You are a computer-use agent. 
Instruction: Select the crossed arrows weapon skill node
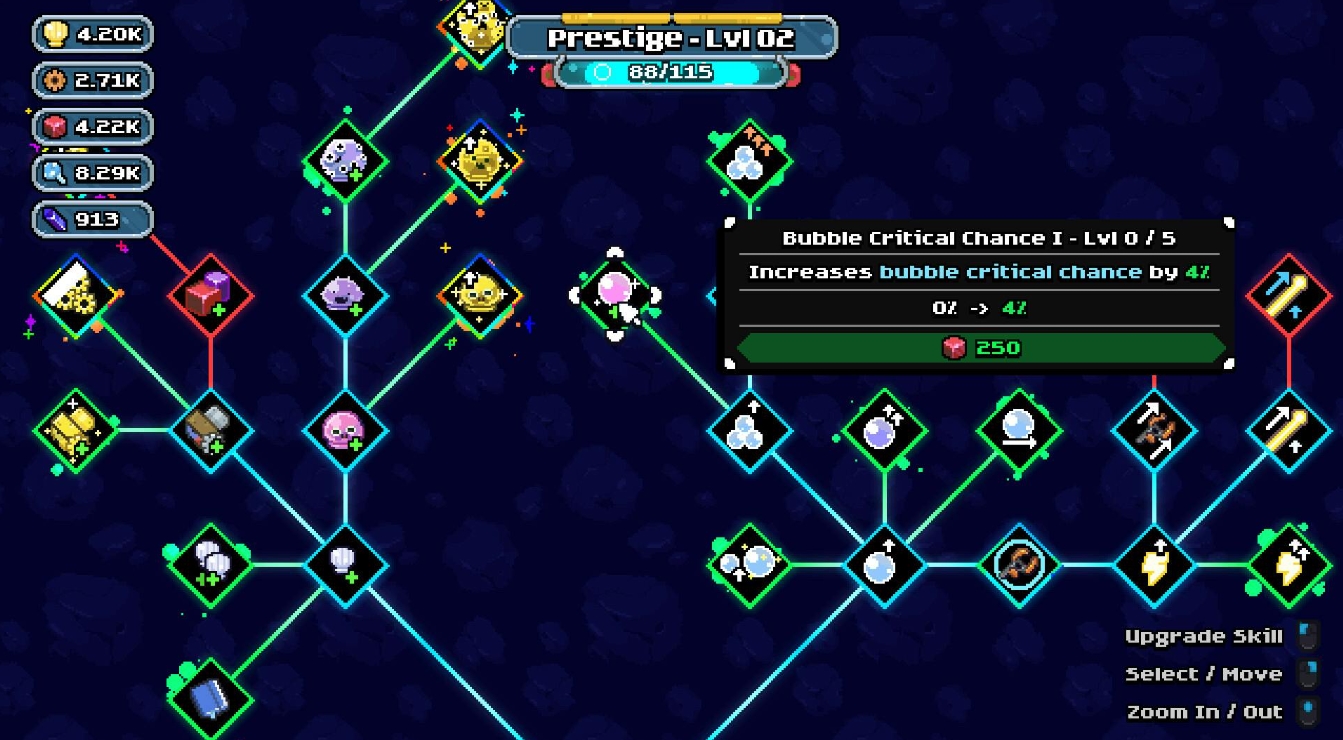coord(1155,430)
